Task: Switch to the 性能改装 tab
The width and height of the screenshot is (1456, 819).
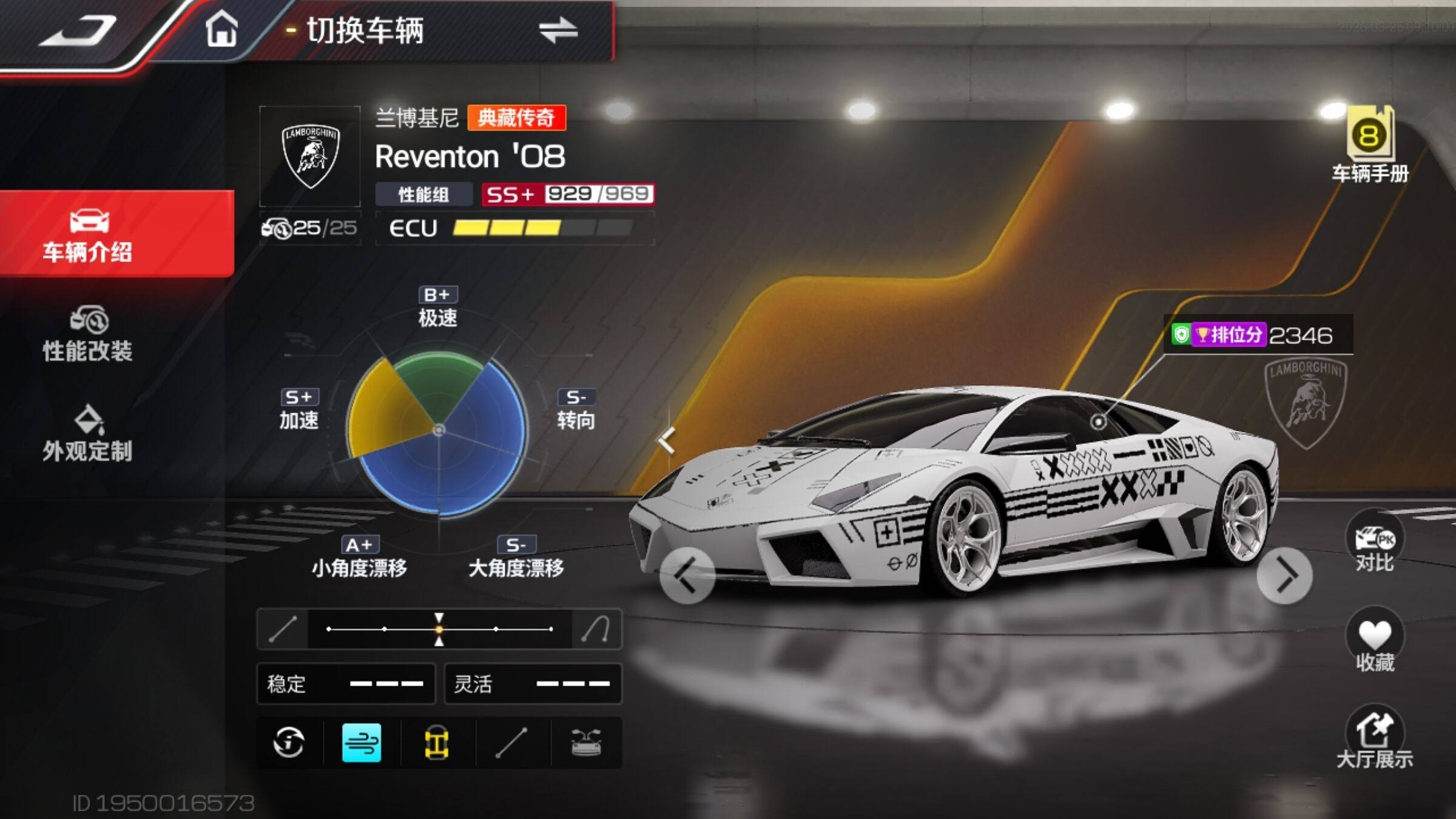Action: click(x=89, y=335)
